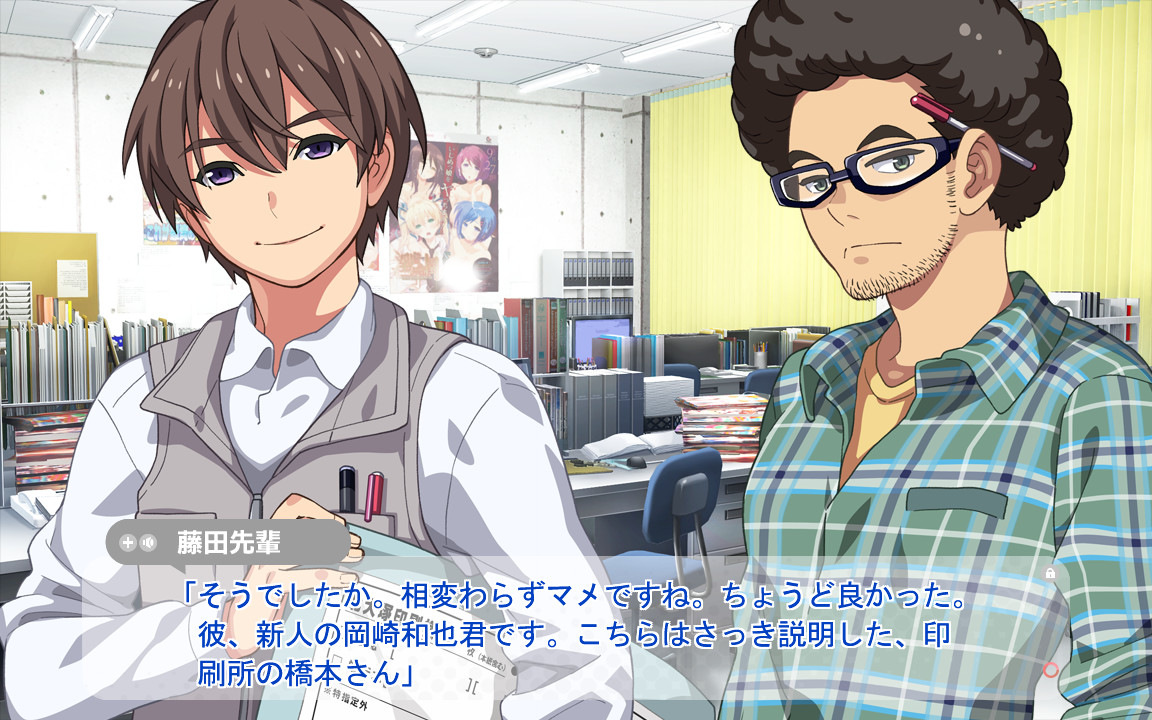Toggle the padlock icon on the message window

(x=1050, y=573)
